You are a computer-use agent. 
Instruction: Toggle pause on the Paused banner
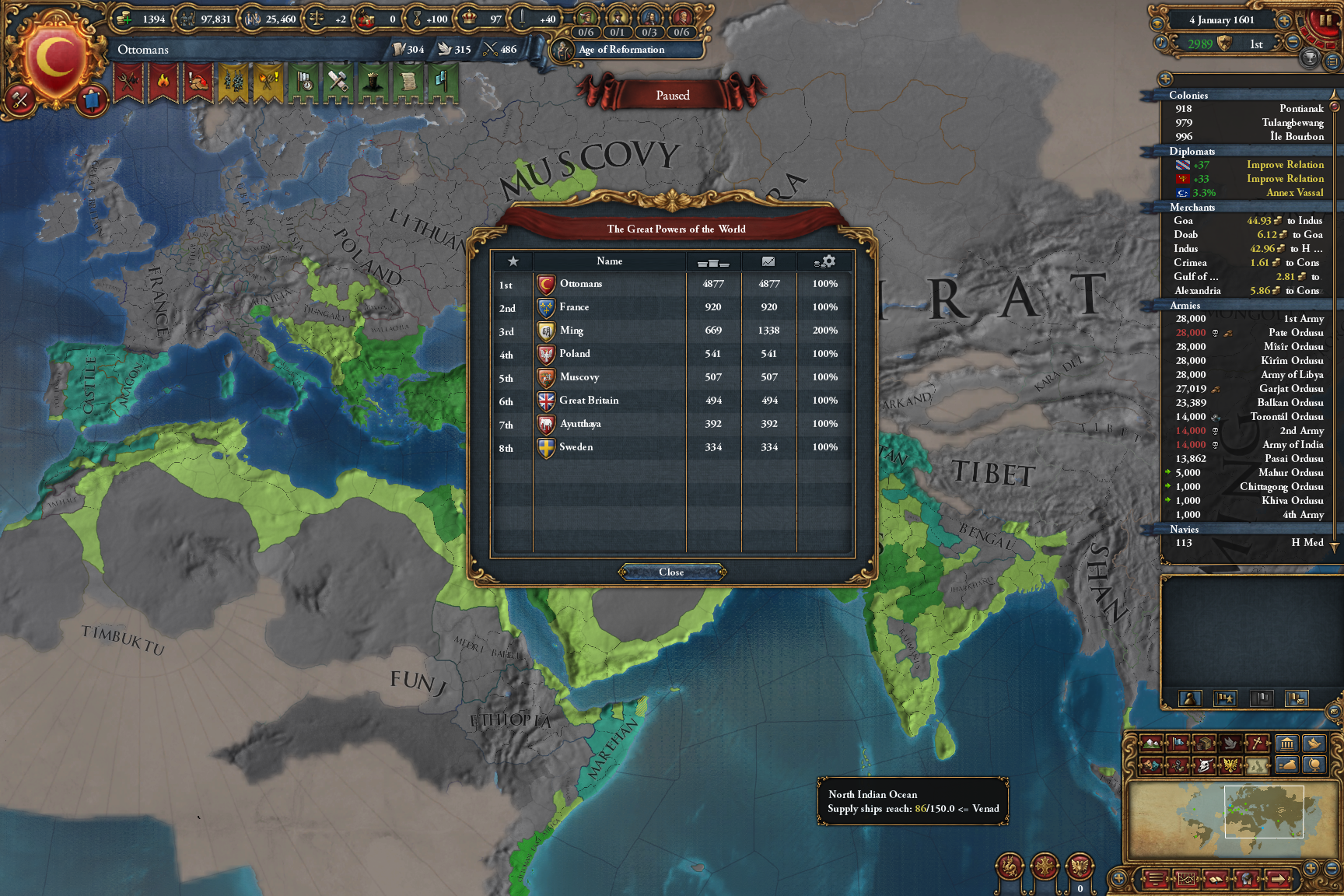pyautogui.click(x=672, y=95)
